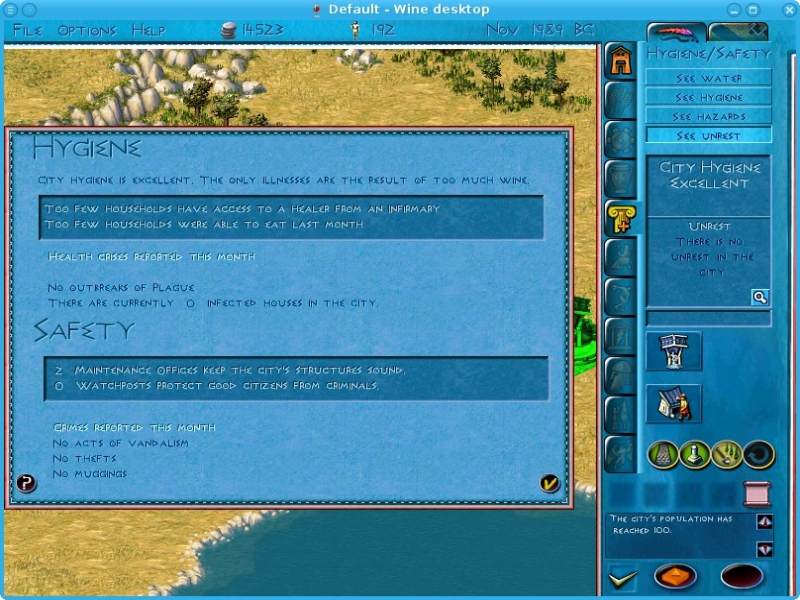Click the orange diamond button

675,577
